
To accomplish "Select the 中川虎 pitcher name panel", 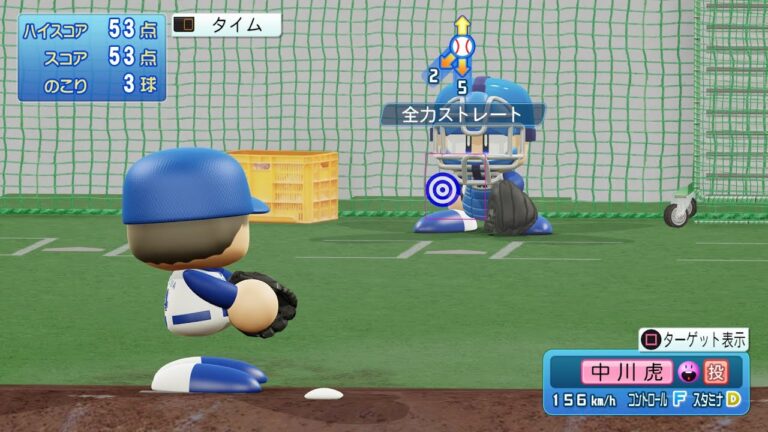I will pos(626,372).
